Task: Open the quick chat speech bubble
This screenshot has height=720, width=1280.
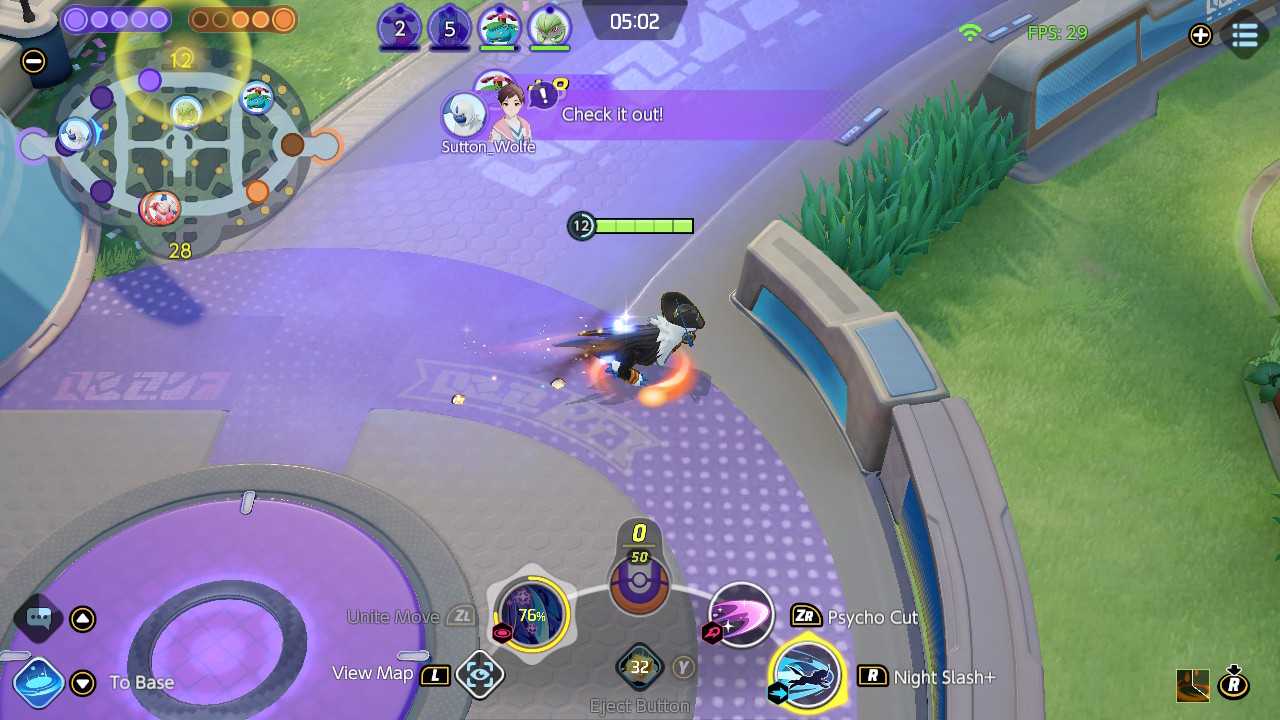Action: click(39, 617)
